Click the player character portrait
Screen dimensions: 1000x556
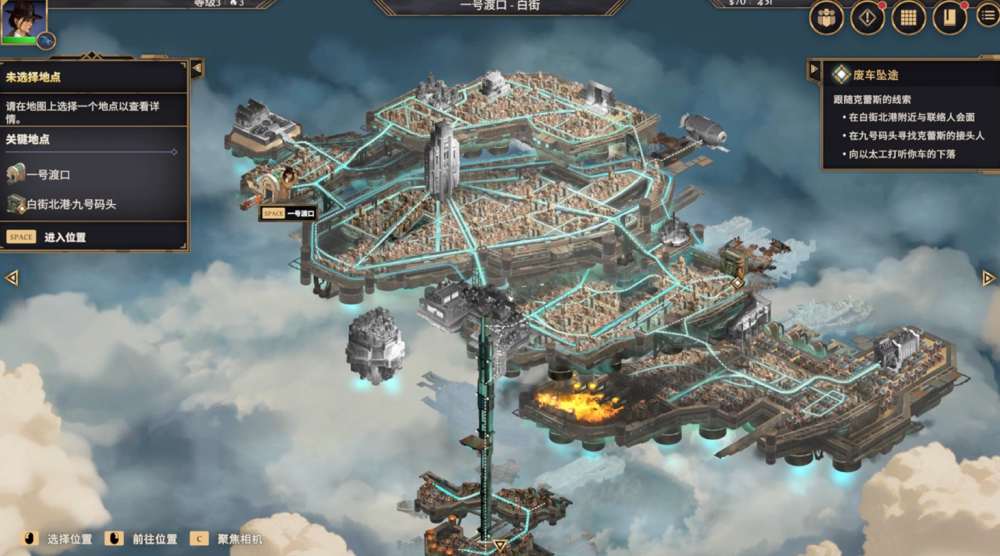tap(22, 20)
